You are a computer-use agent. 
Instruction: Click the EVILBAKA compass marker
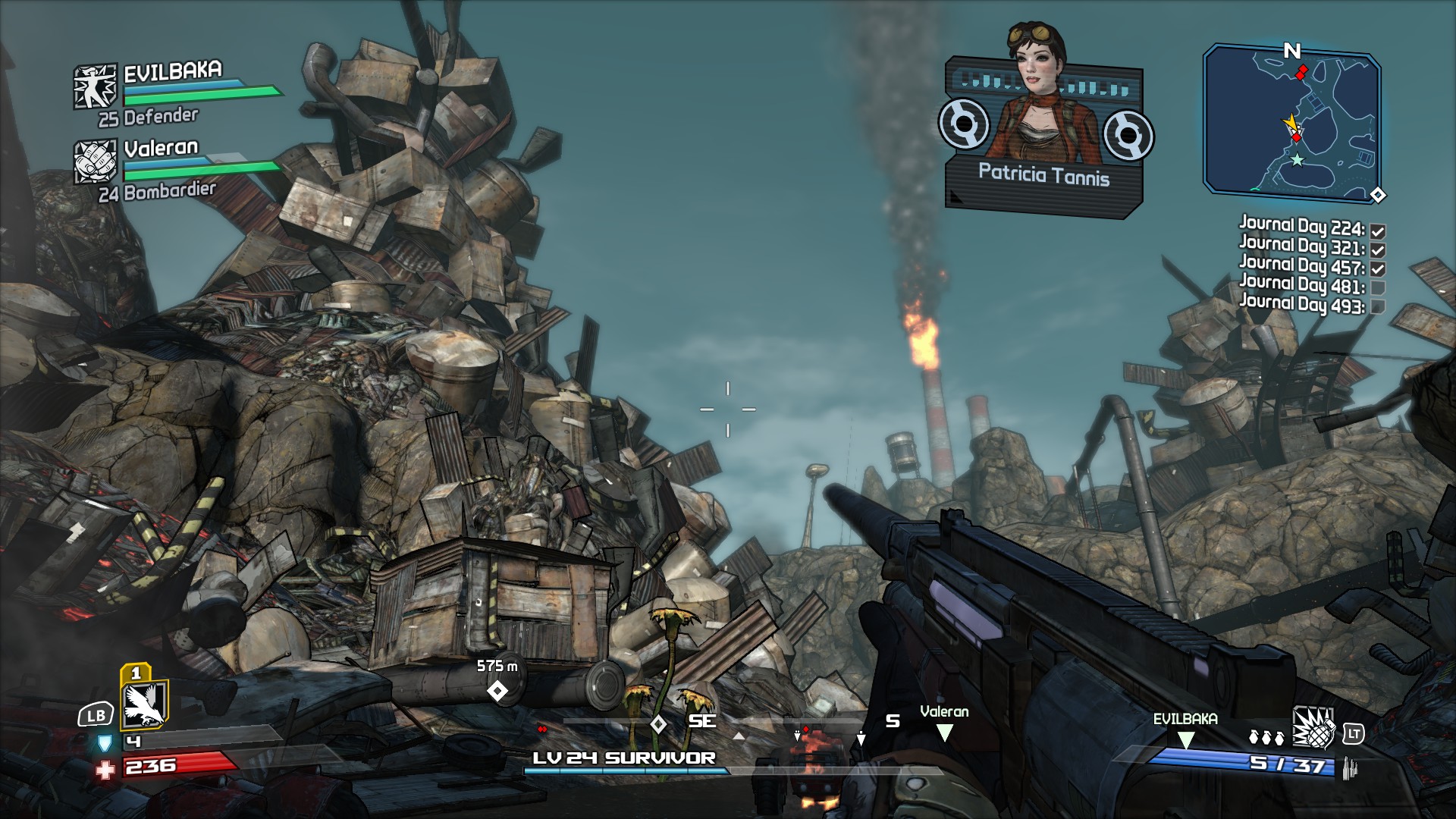coord(1185,739)
